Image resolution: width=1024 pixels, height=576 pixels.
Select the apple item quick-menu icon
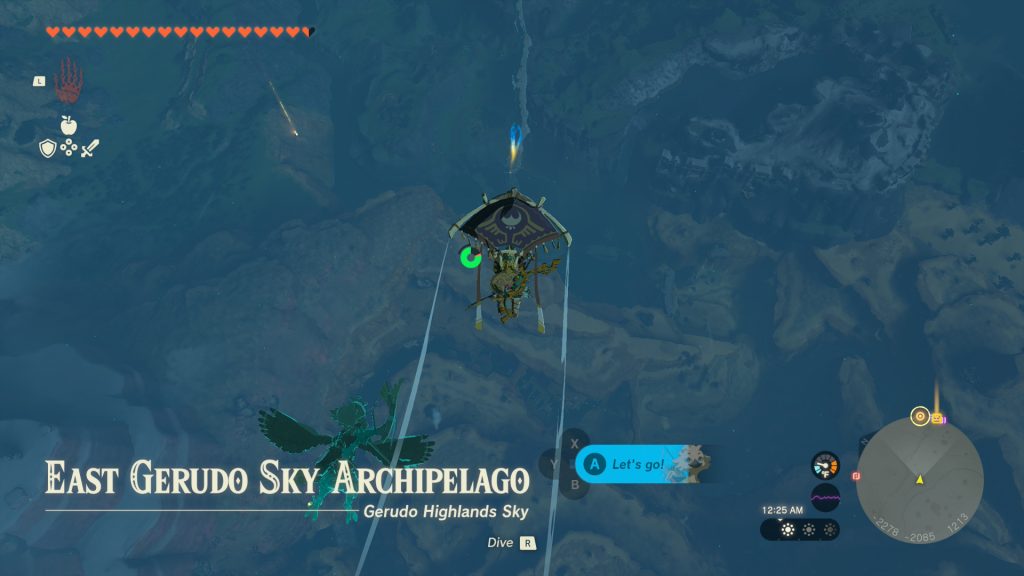(x=68, y=125)
